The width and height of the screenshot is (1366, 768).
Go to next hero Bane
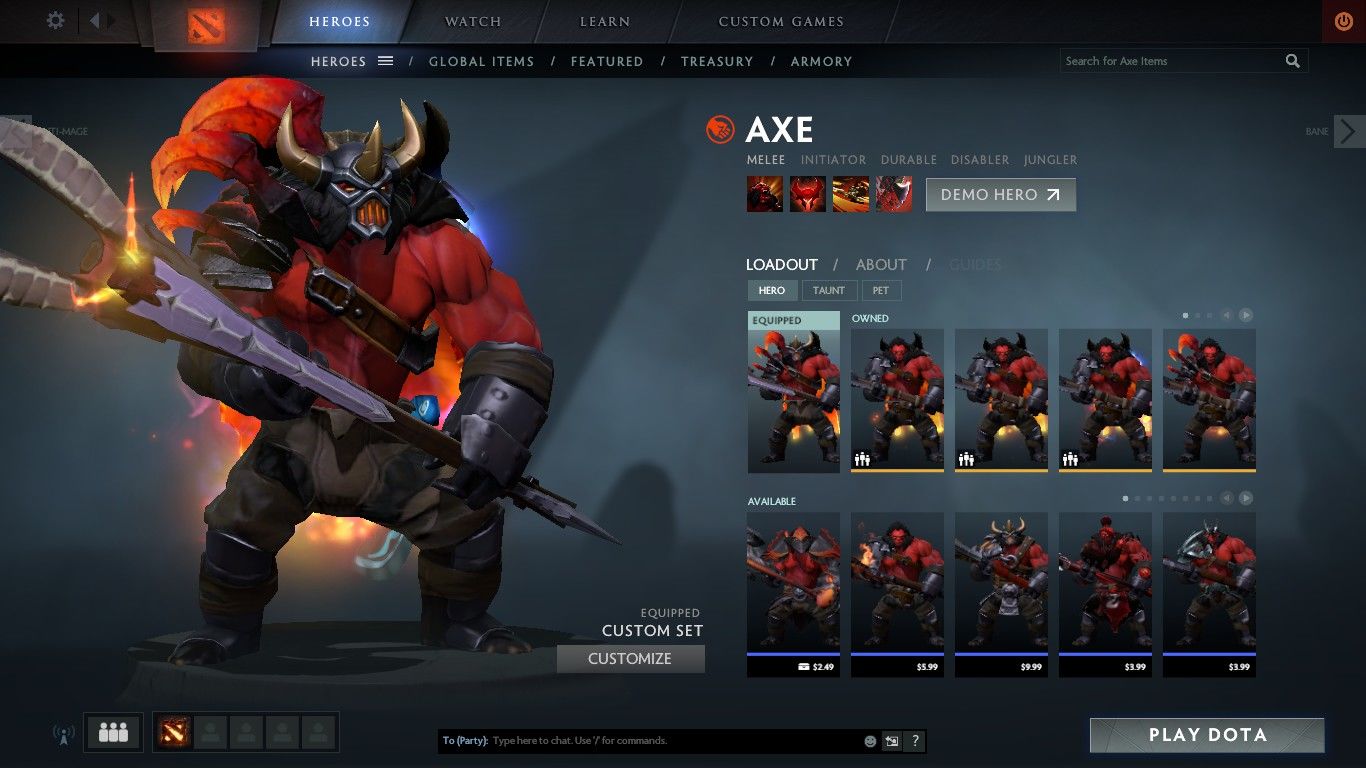point(1348,131)
